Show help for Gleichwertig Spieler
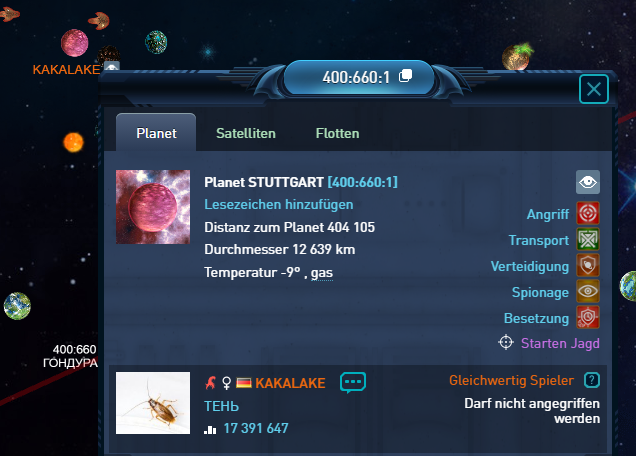Image resolution: width=636 pixels, height=456 pixels. [x=592, y=380]
